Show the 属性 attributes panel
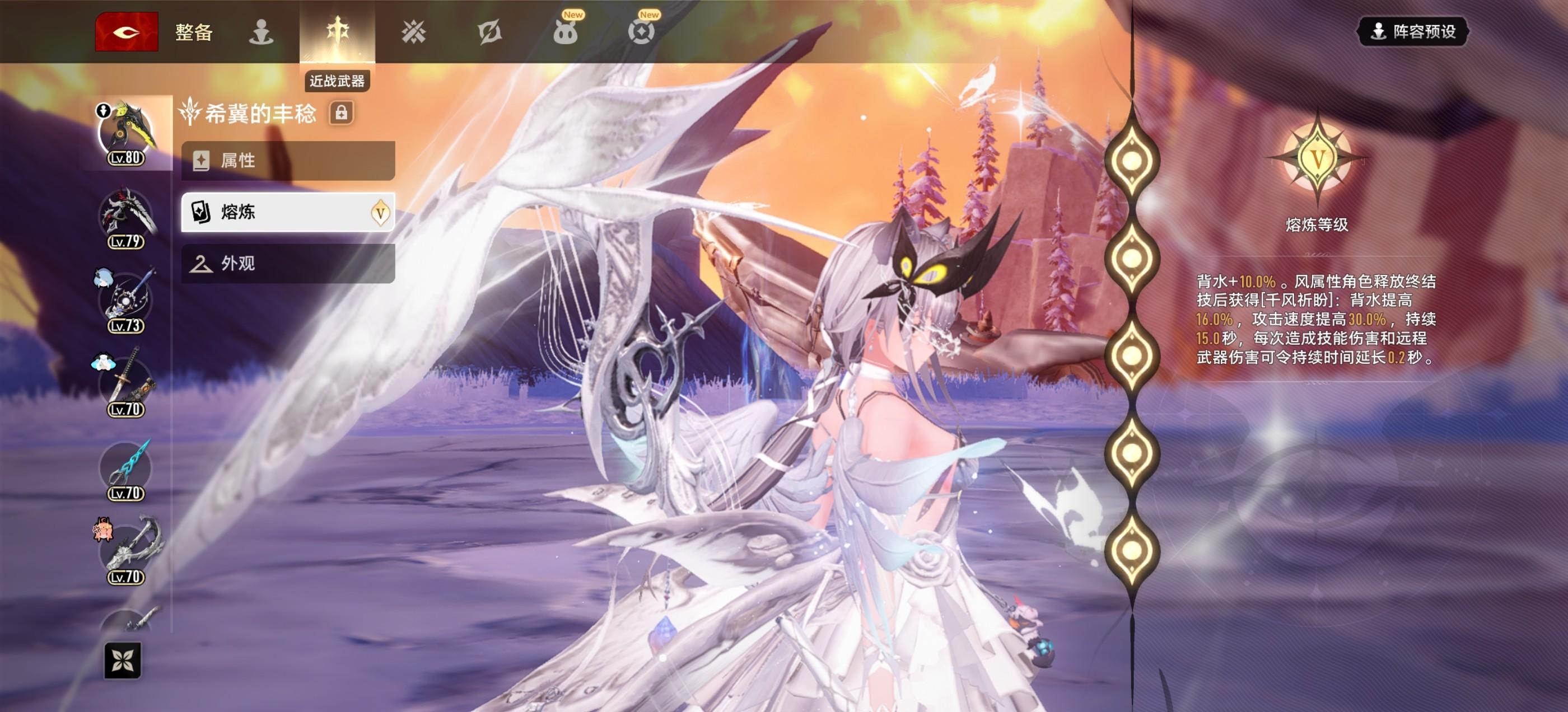This screenshot has height=712, width=1568. click(288, 161)
